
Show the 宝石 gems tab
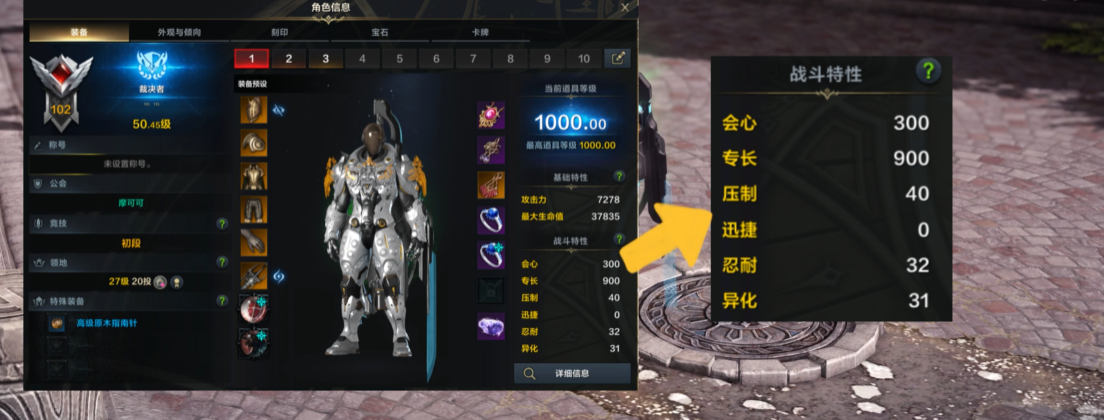(x=380, y=32)
